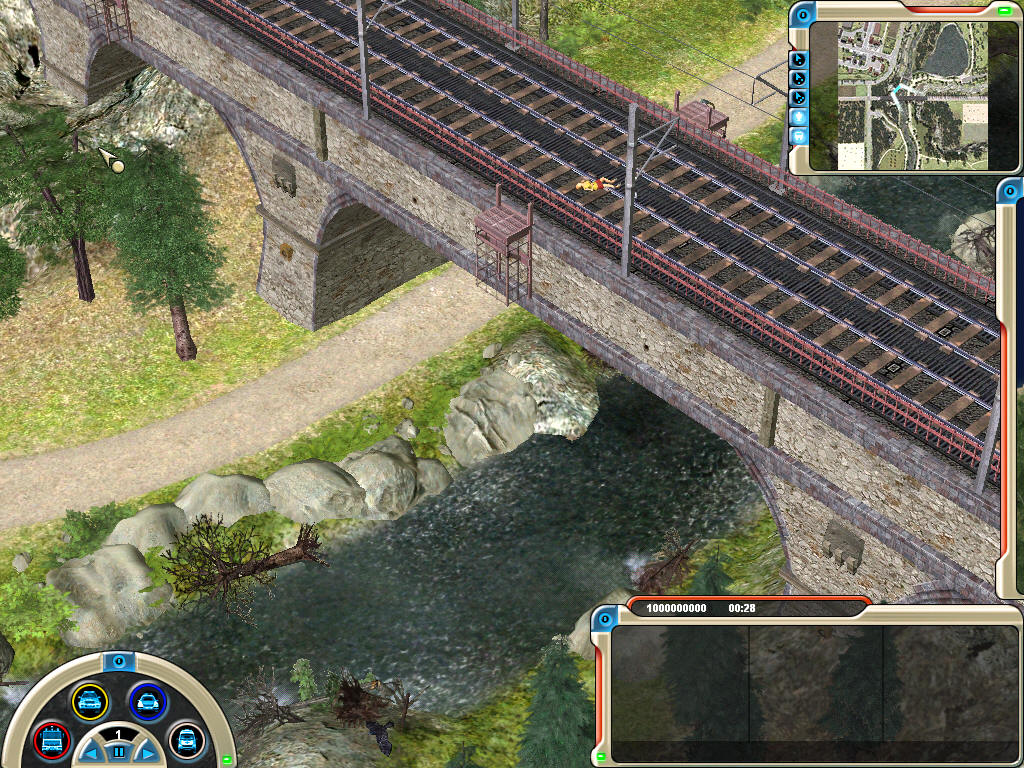Choose the blue-ringed police car category

pos(148,701)
